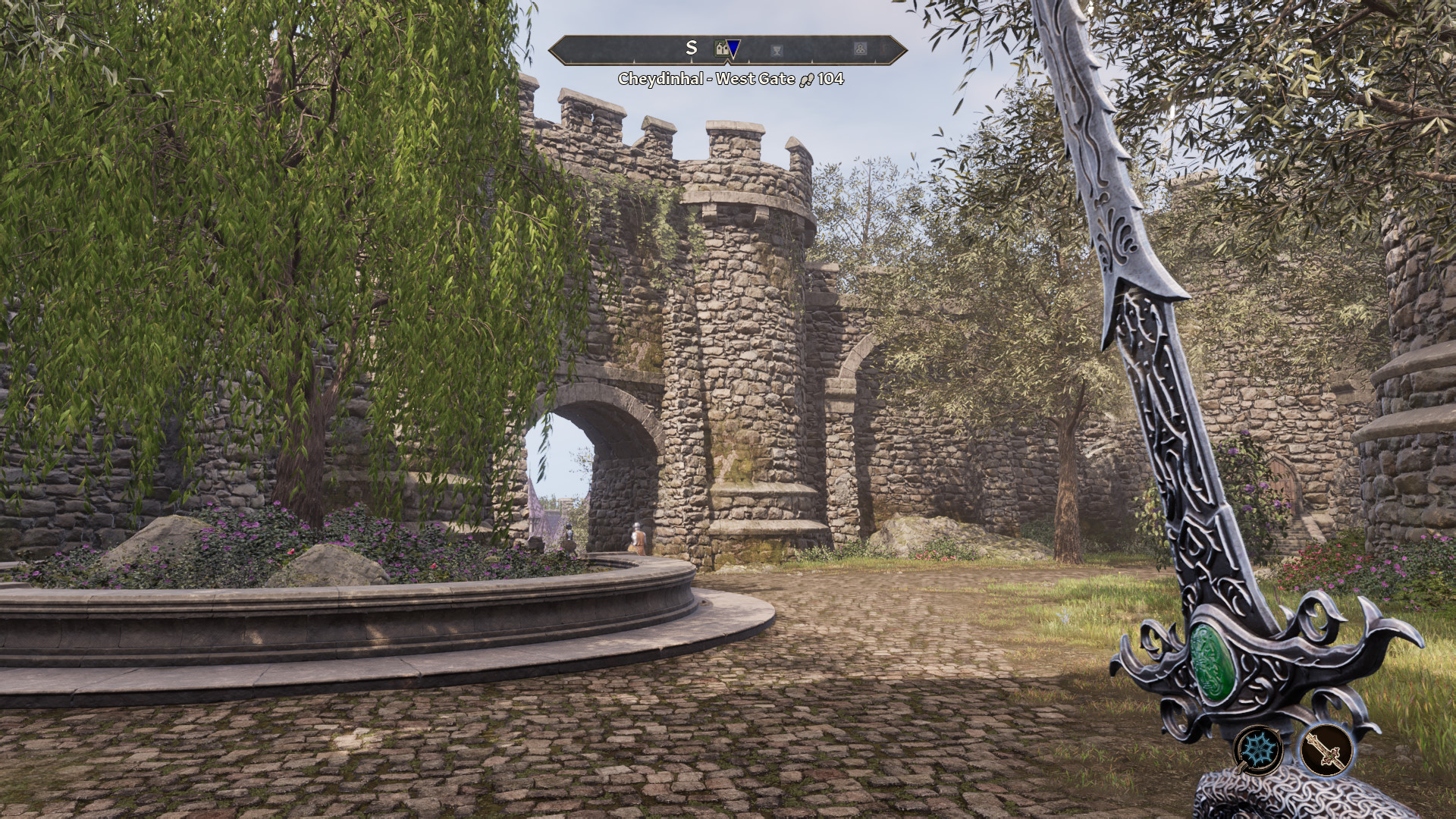Select the faded goblet marker on the compass

pyautogui.click(x=777, y=50)
